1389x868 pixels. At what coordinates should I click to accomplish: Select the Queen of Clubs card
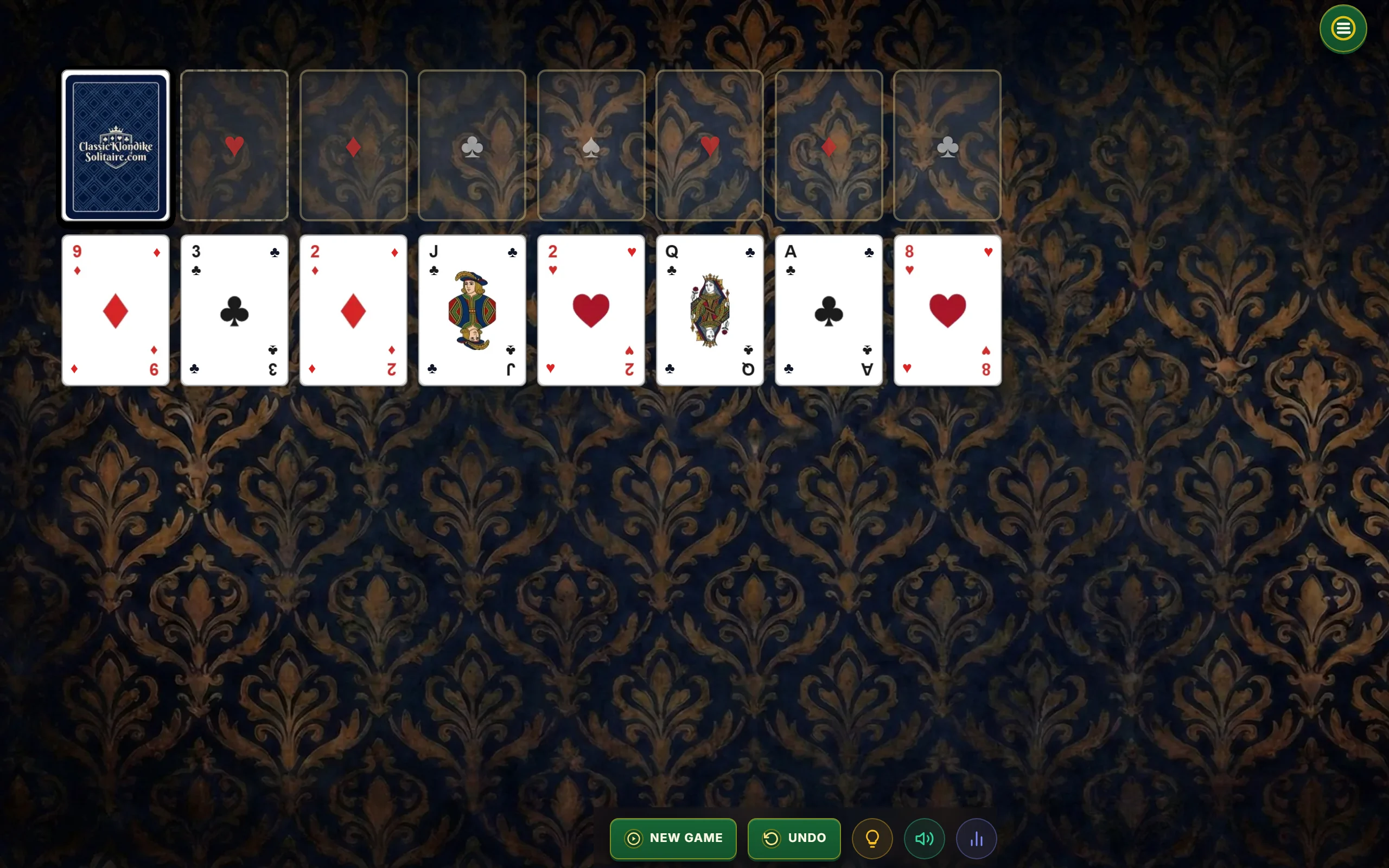710,310
